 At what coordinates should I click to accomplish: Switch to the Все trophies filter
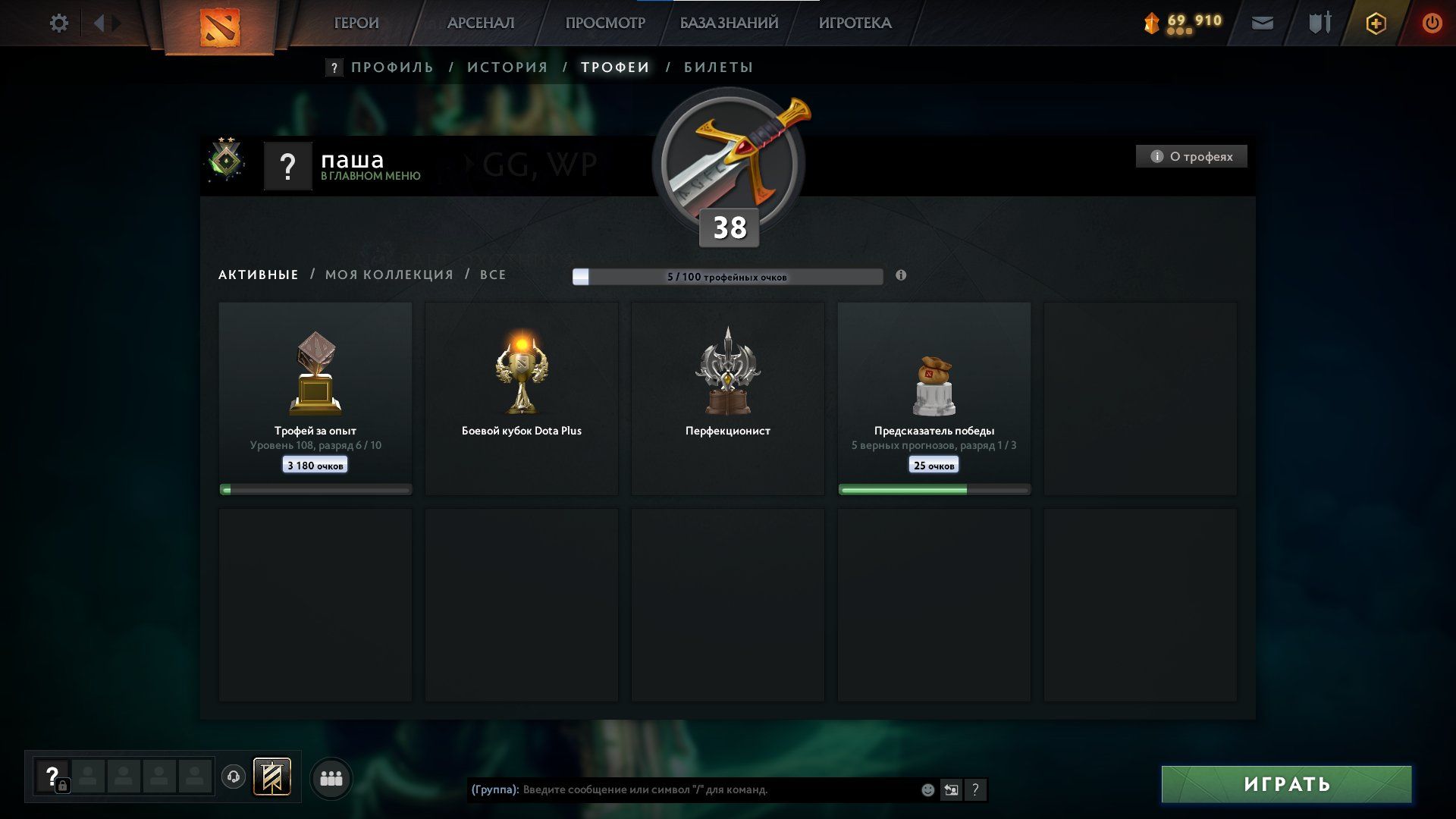pos(493,275)
